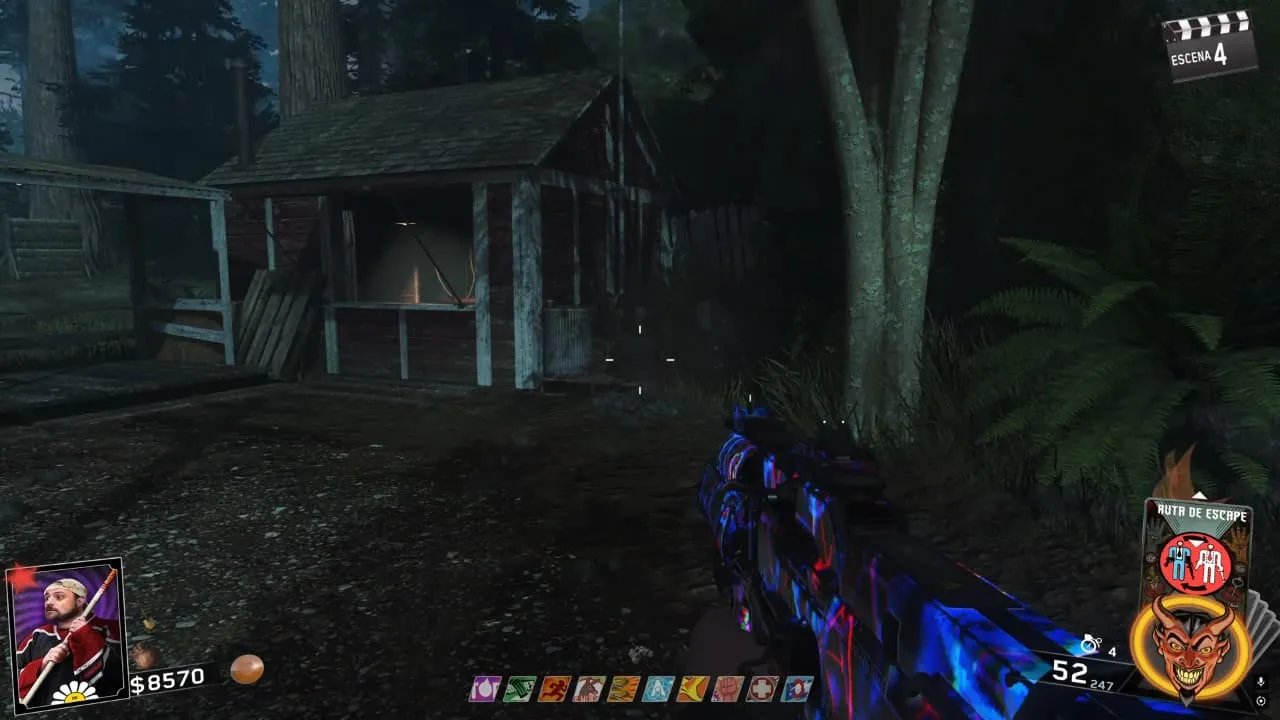Image resolution: width=1280 pixels, height=720 pixels.
Task: Select the orange tiger-stripe perk icon
Action: pyautogui.click(x=622, y=689)
